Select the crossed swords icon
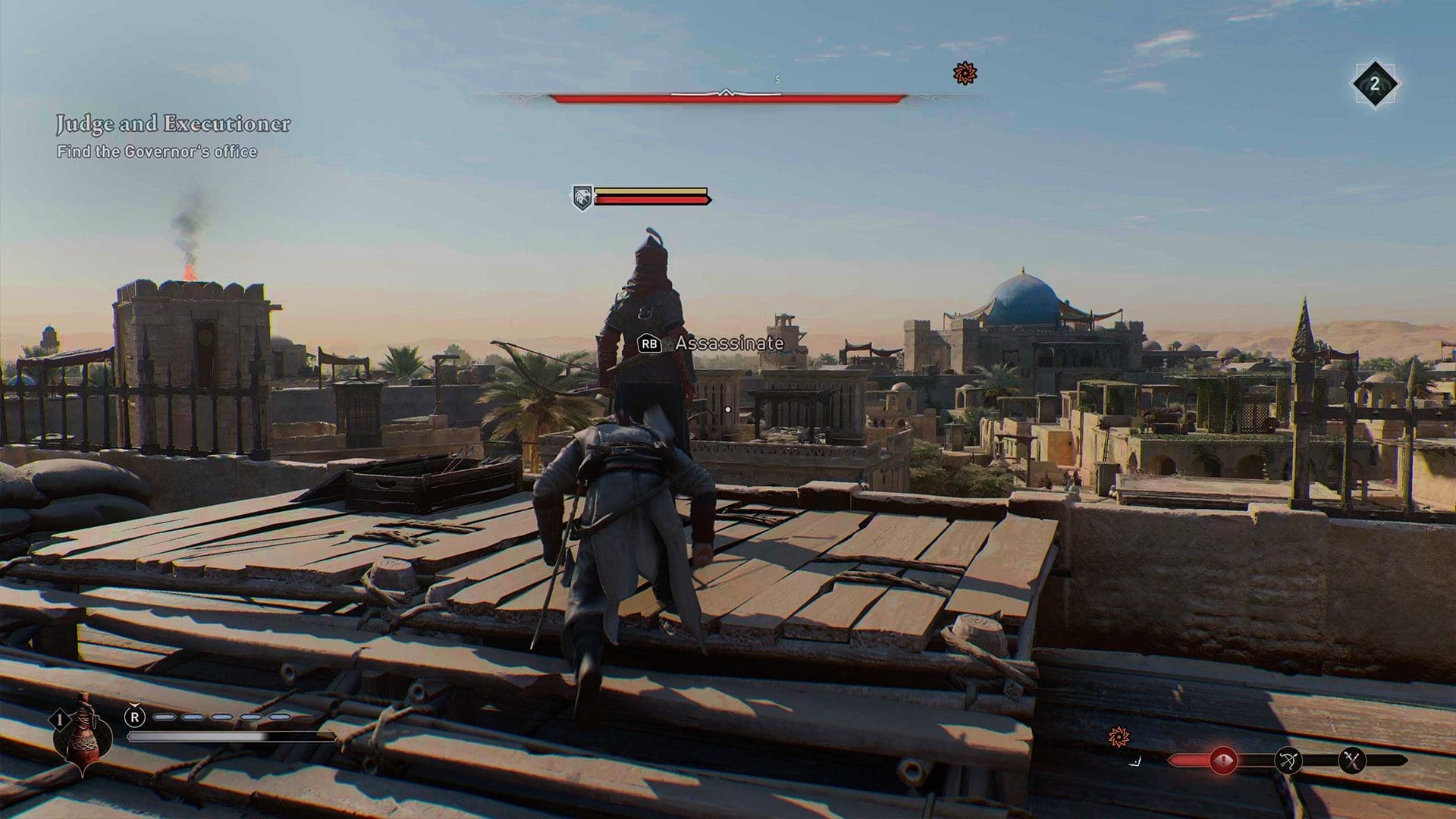This screenshot has width=1456, height=819. [x=1352, y=760]
